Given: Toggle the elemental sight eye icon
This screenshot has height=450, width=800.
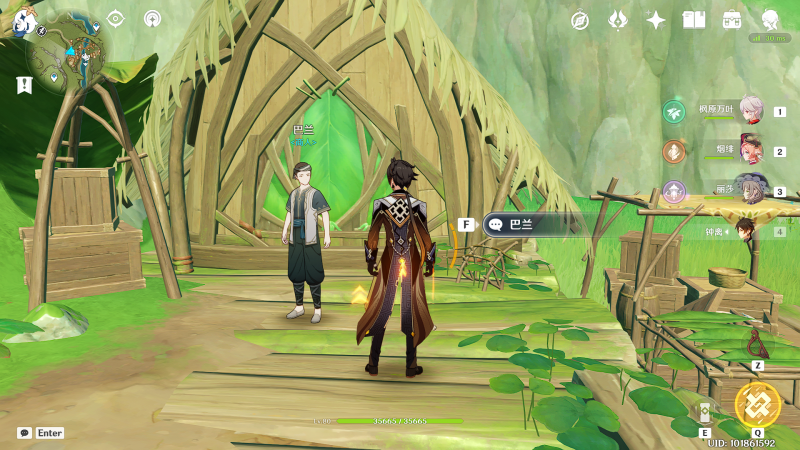Looking at the screenshot, I should [x=116, y=18].
